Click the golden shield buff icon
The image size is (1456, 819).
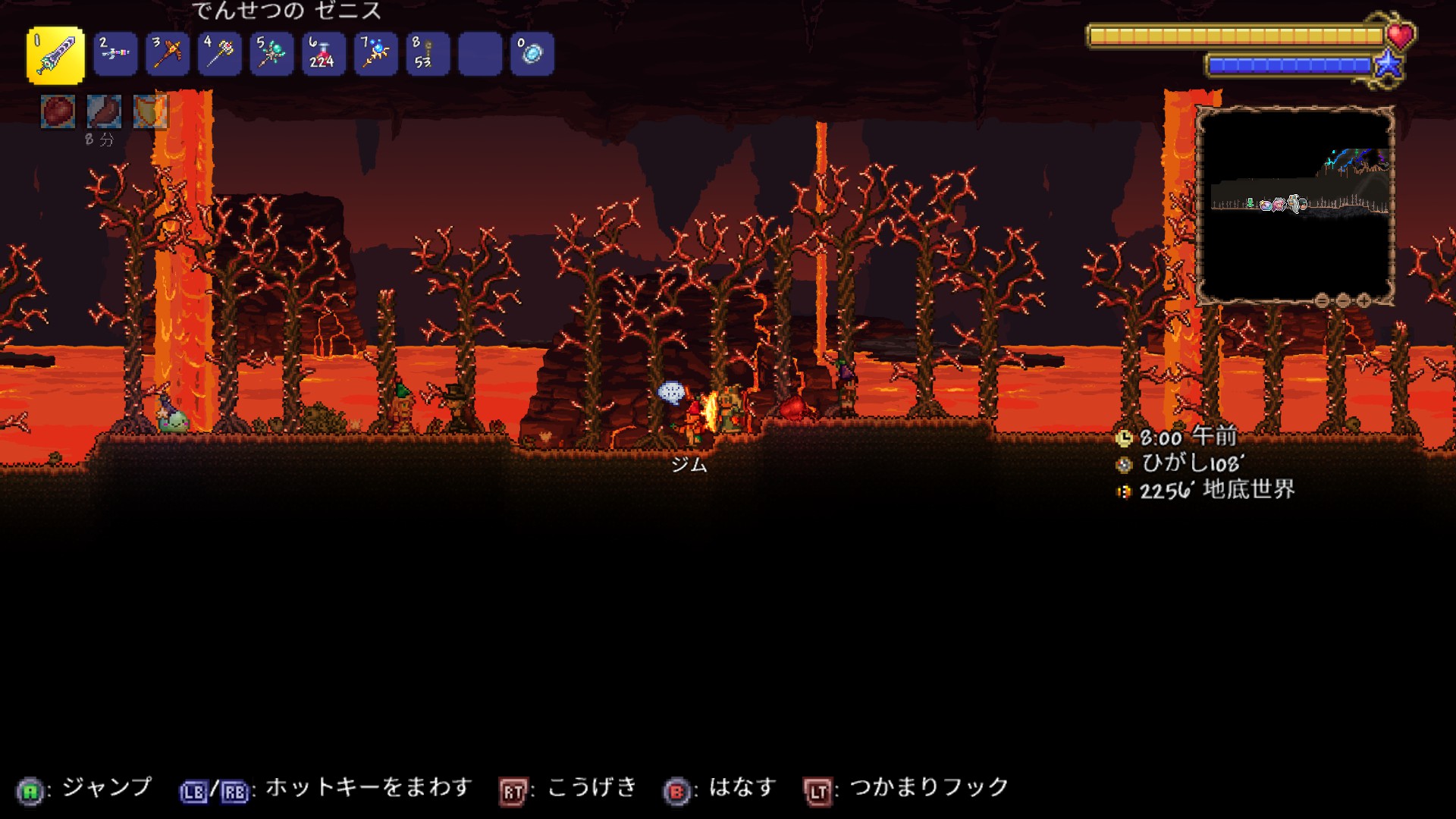149,111
